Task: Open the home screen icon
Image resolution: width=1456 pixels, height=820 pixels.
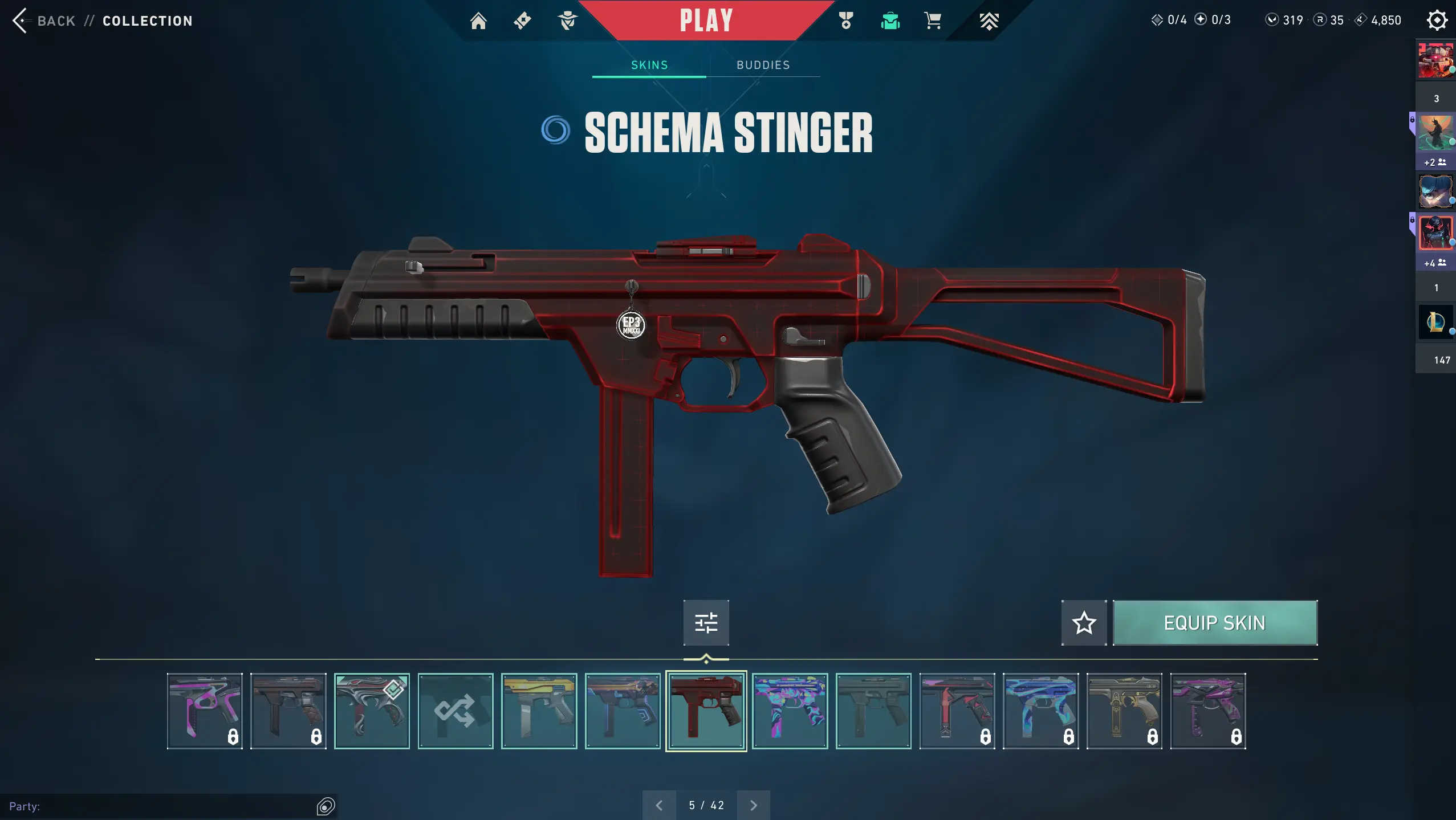Action: click(478, 21)
